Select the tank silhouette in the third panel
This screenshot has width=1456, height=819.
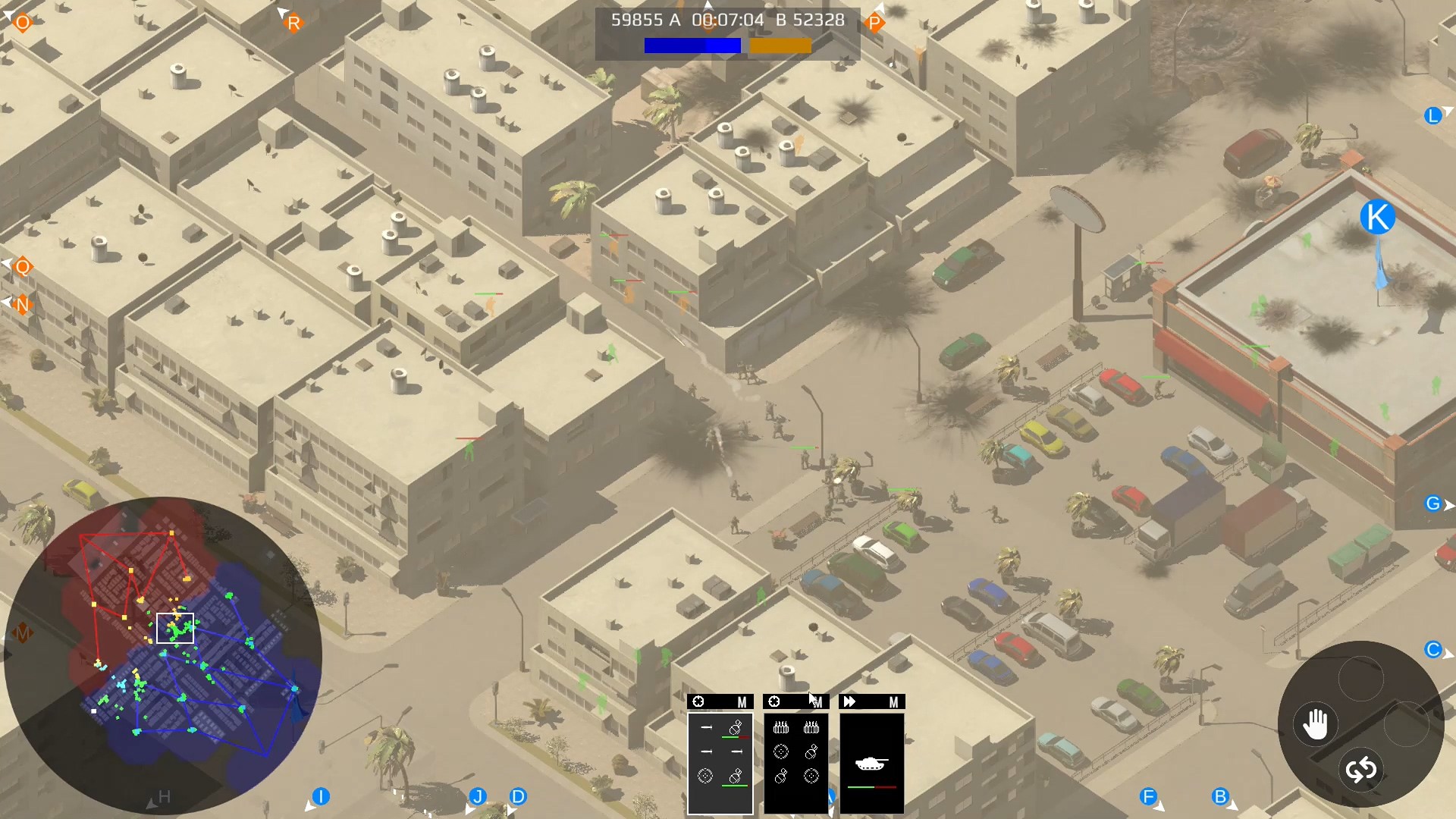pos(872,763)
